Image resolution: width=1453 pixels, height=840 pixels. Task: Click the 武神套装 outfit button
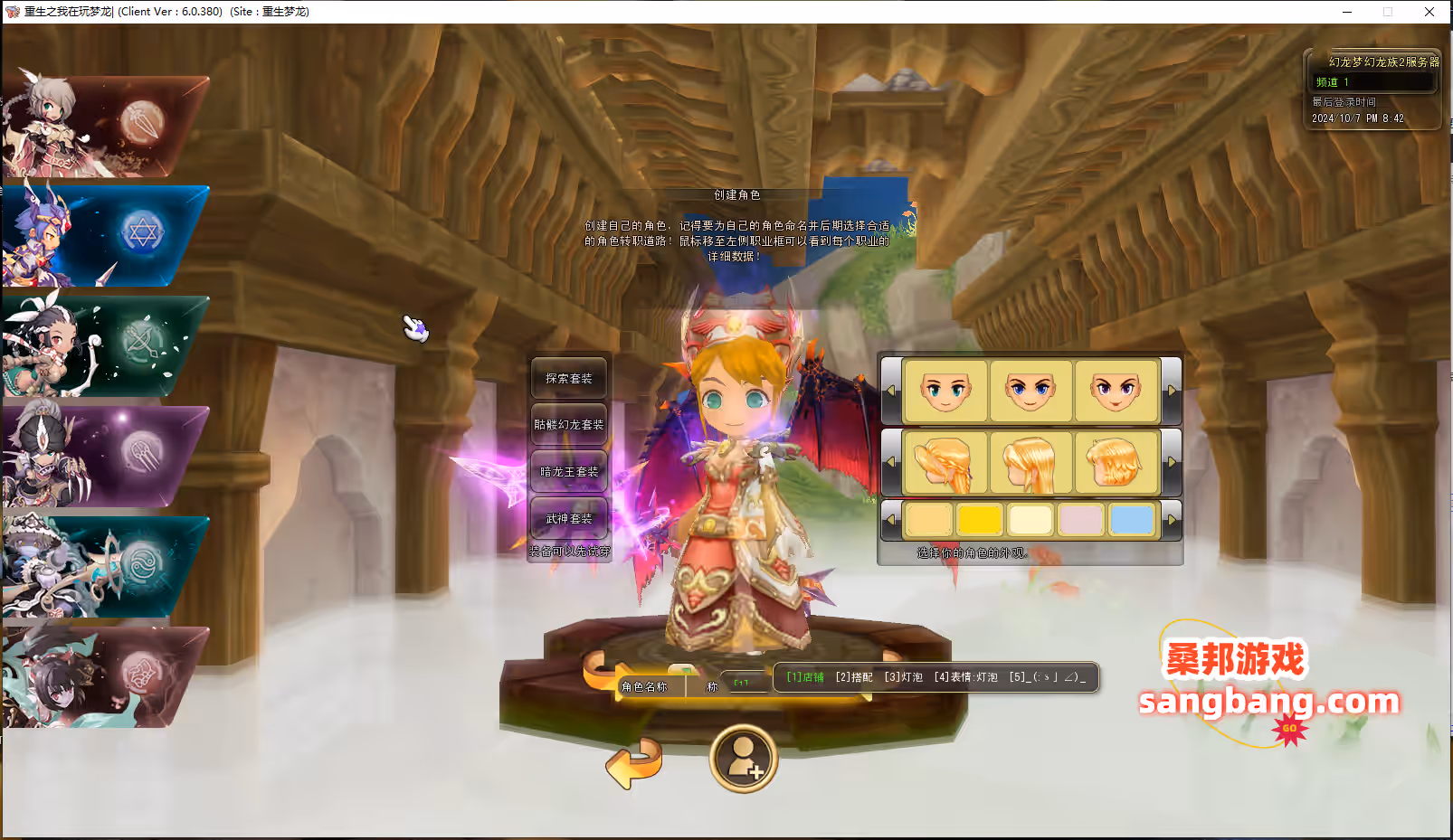coord(568,517)
